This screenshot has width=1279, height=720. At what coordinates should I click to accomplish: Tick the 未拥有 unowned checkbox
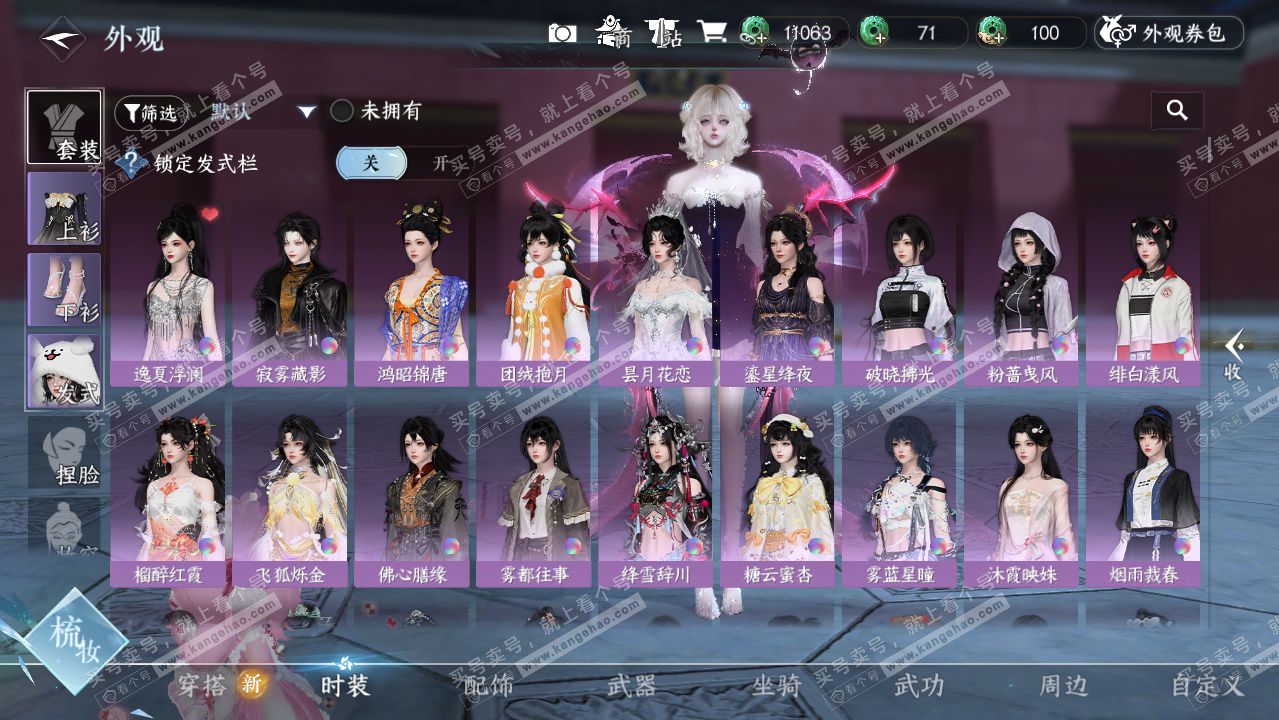[343, 111]
